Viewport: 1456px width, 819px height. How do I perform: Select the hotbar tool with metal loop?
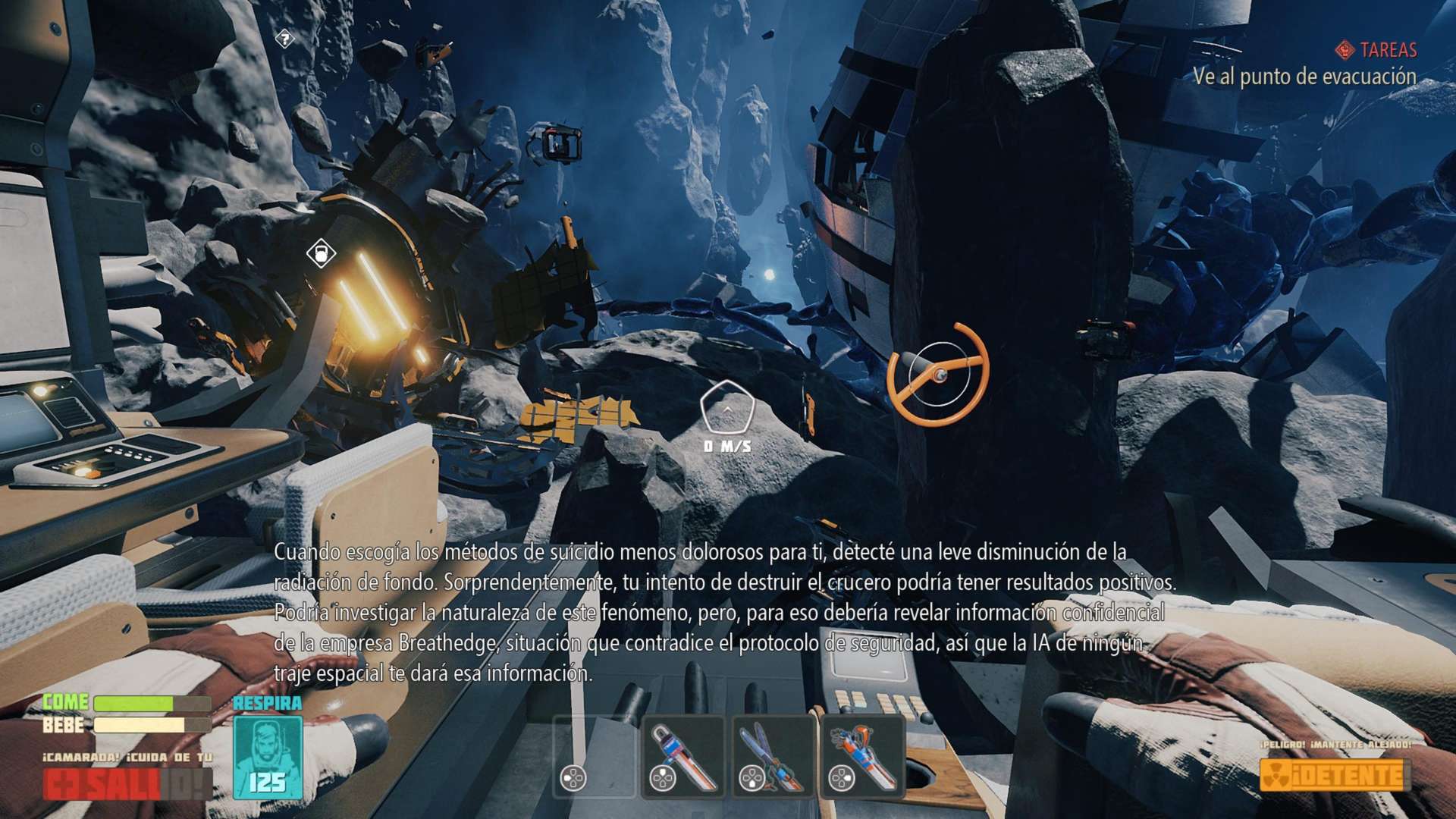pyautogui.click(x=682, y=757)
